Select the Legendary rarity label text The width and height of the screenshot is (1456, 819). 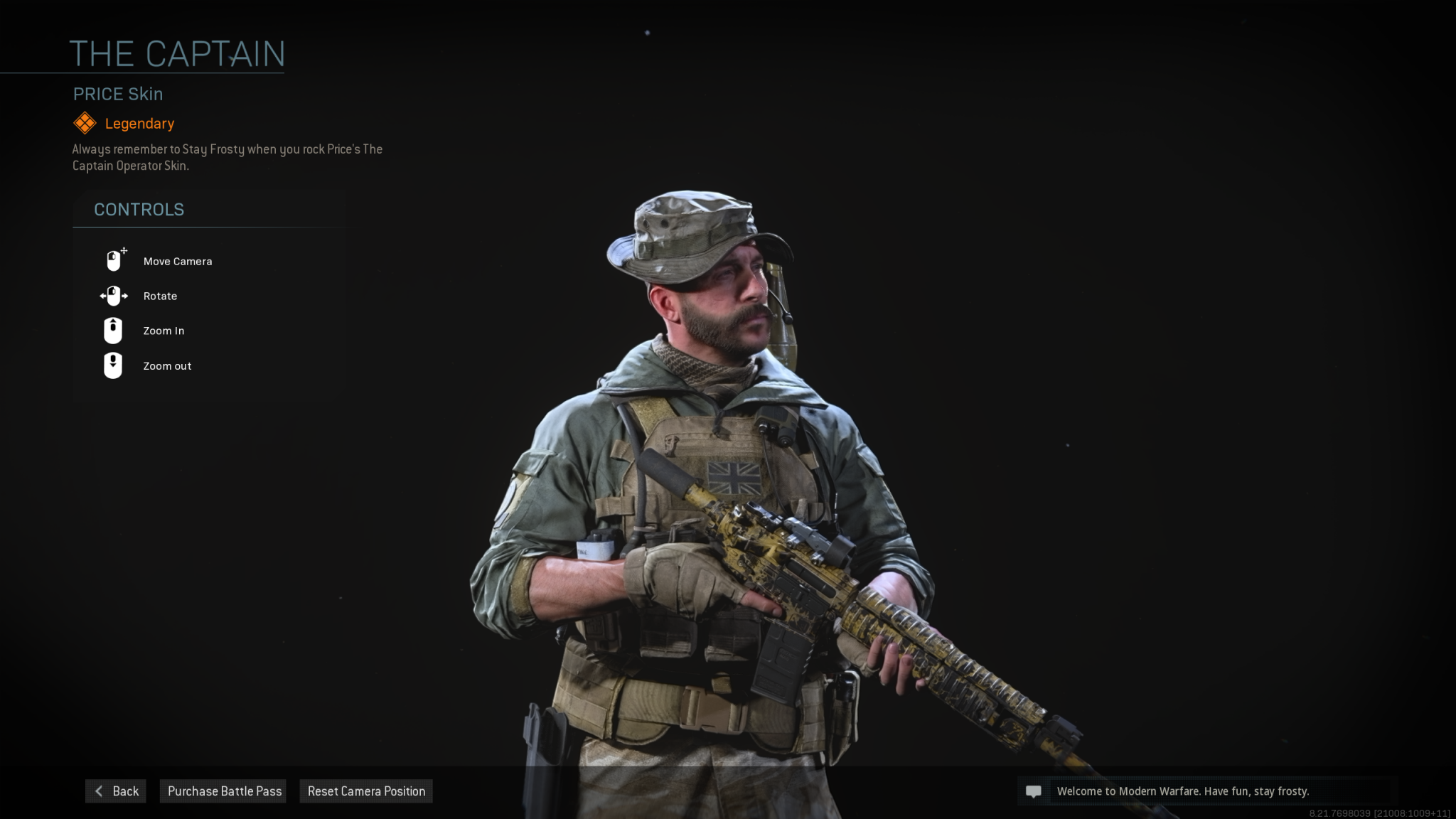coord(139,123)
